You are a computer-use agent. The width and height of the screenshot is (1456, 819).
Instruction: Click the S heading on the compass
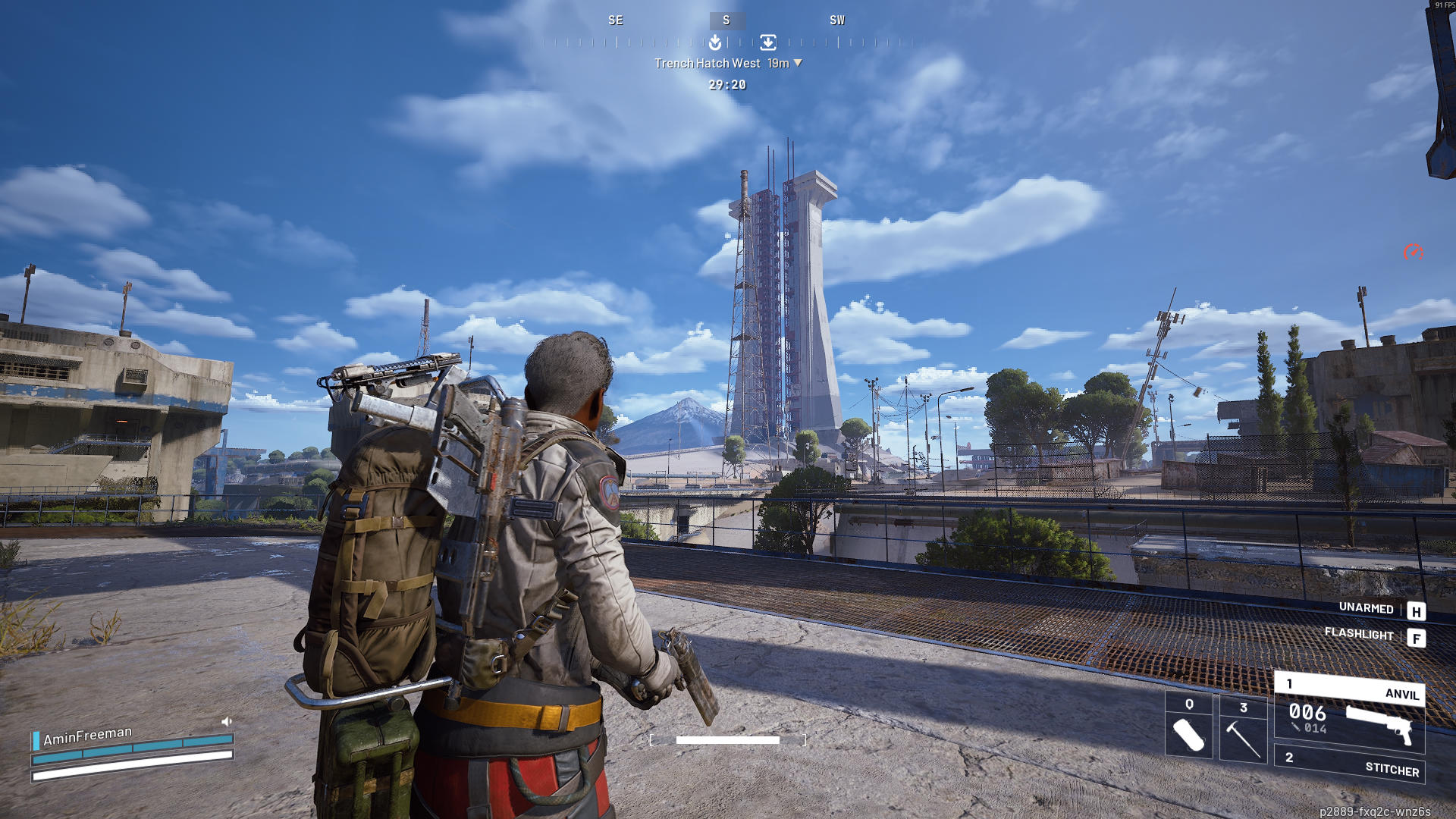tap(726, 20)
